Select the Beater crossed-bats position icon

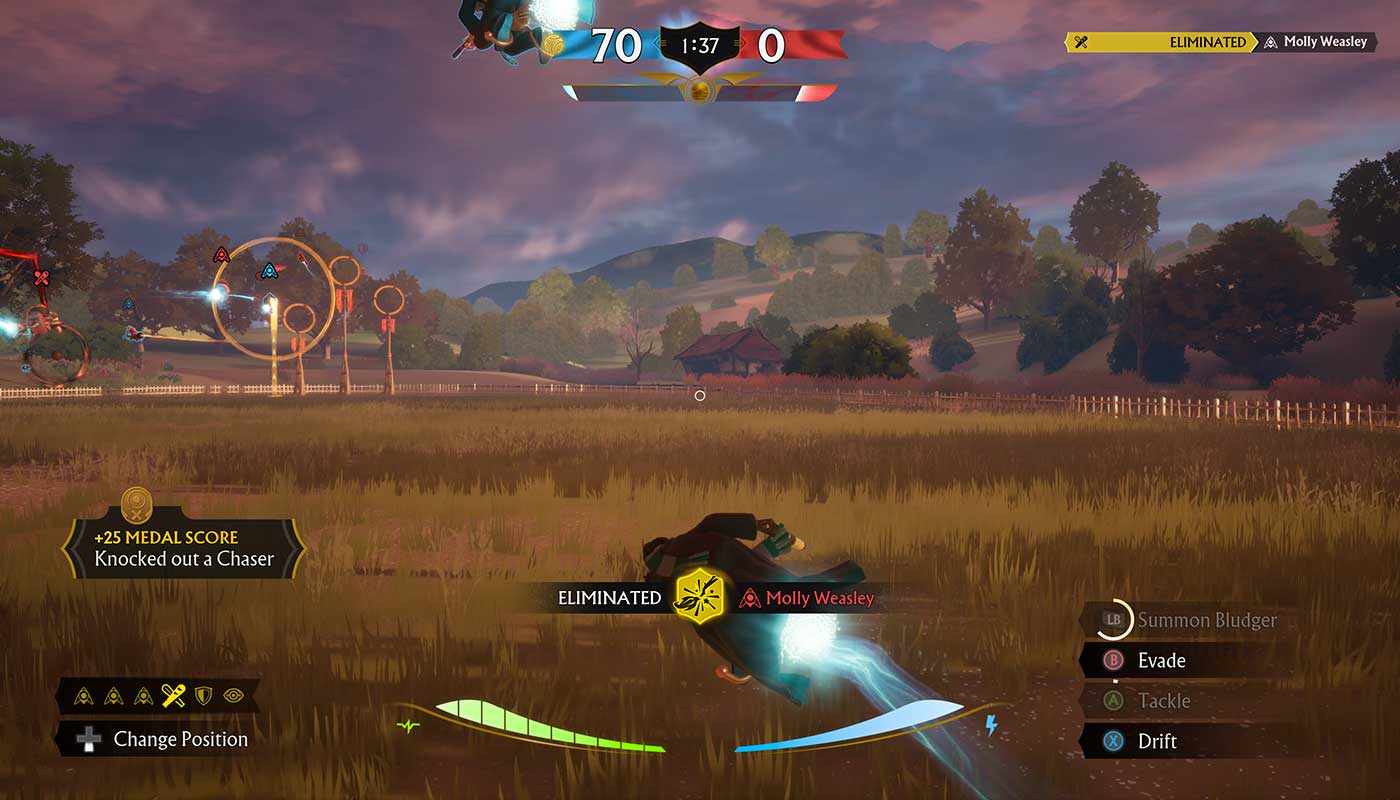pyautogui.click(x=174, y=695)
